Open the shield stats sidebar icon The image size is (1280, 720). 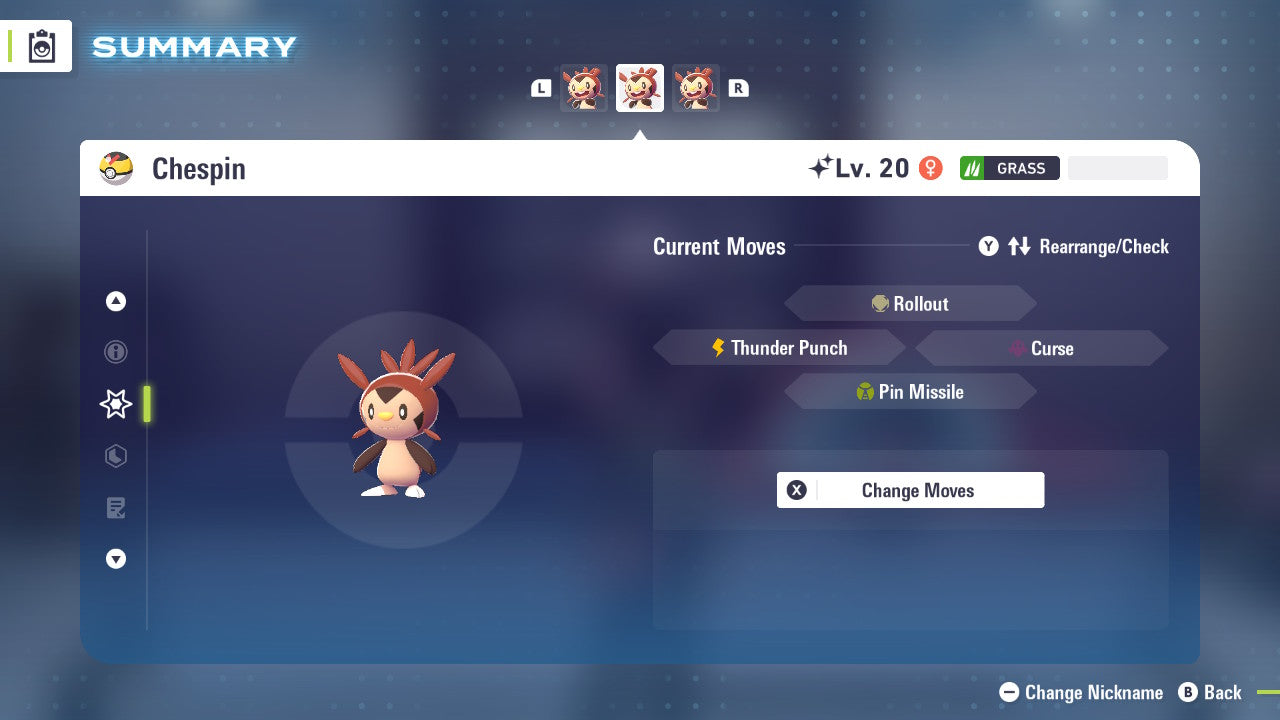pyautogui.click(x=115, y=456)
